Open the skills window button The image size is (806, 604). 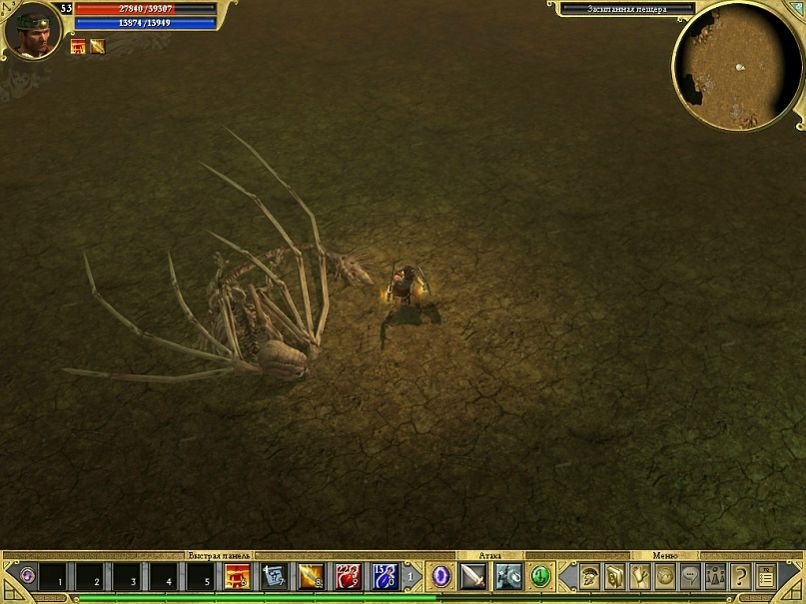(x=616, y=576)
